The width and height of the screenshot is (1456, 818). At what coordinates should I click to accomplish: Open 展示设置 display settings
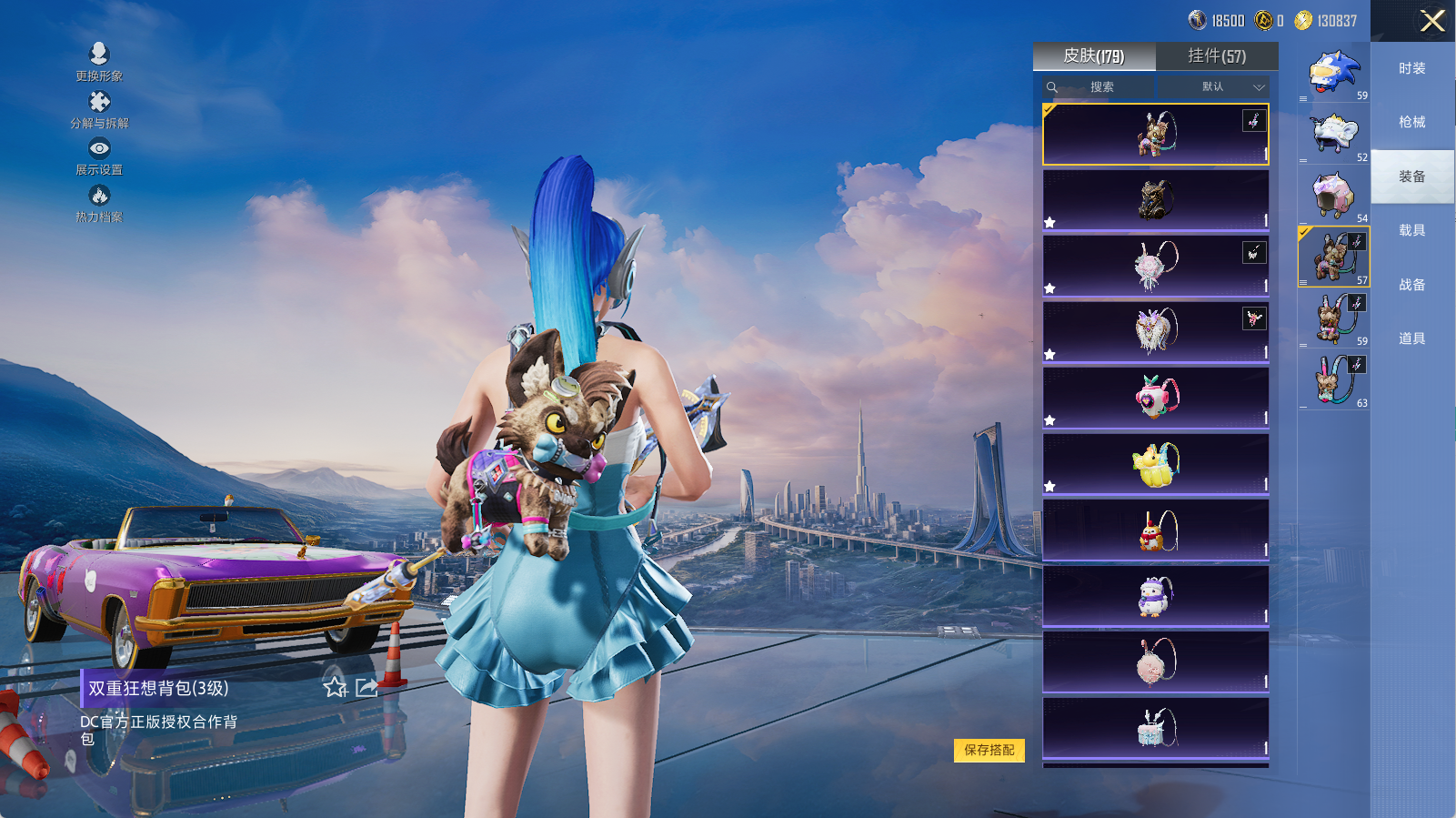click(99, 156)
